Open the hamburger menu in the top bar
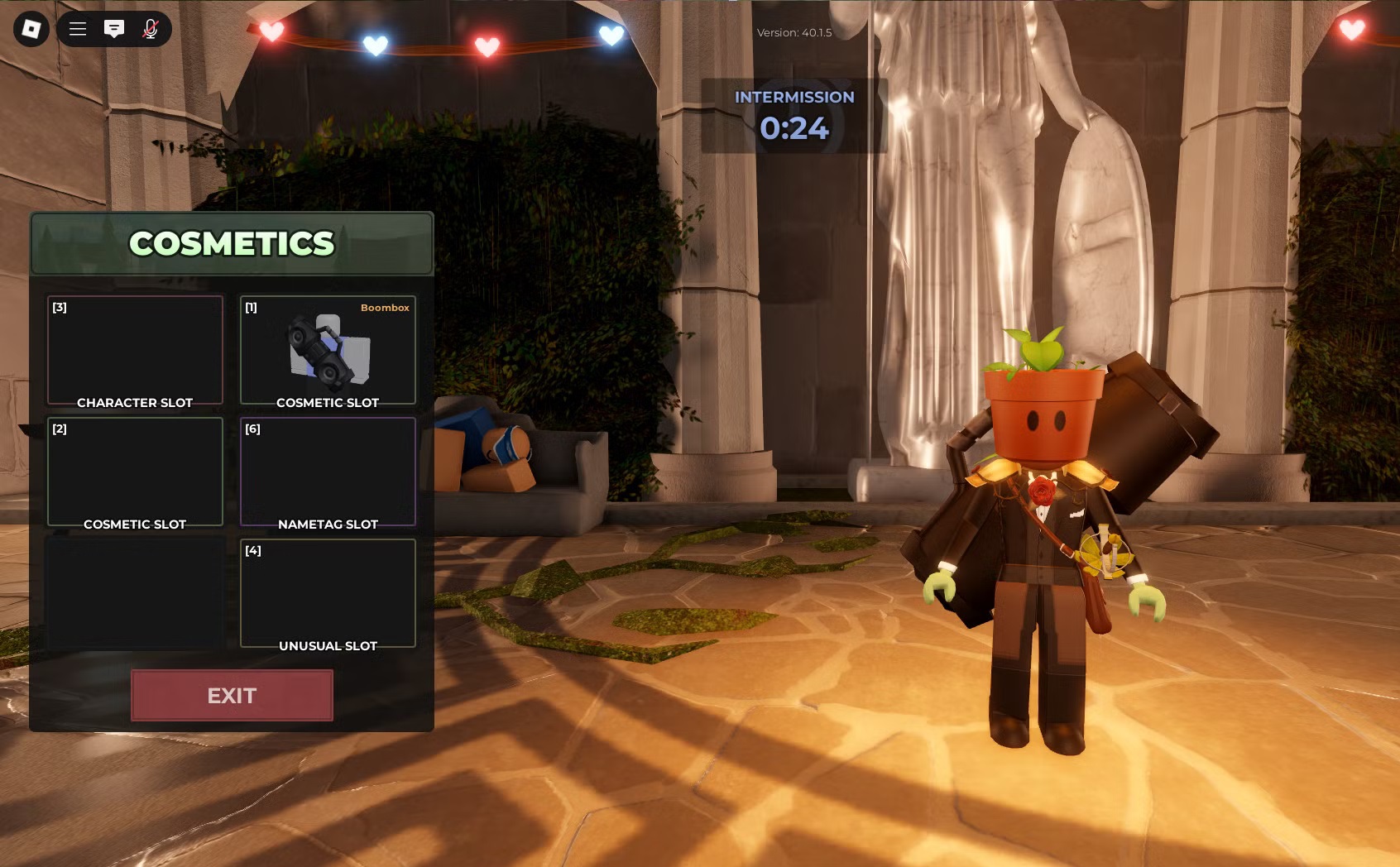Image resolution: width=1400 pixels, height=867 pixels. 78,29
